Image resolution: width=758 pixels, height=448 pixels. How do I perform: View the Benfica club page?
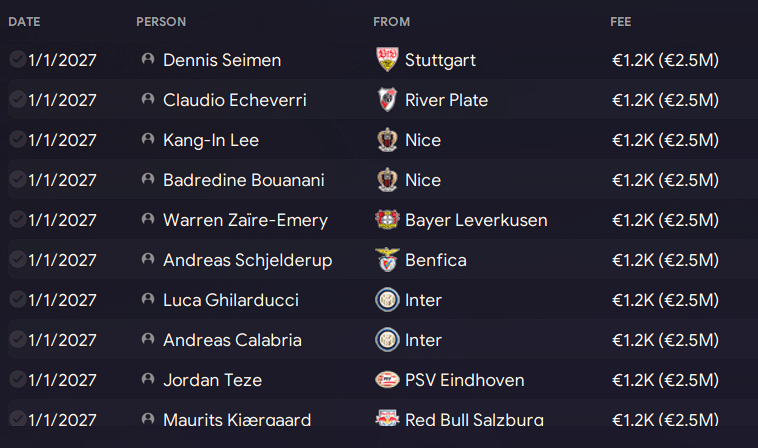435,260
